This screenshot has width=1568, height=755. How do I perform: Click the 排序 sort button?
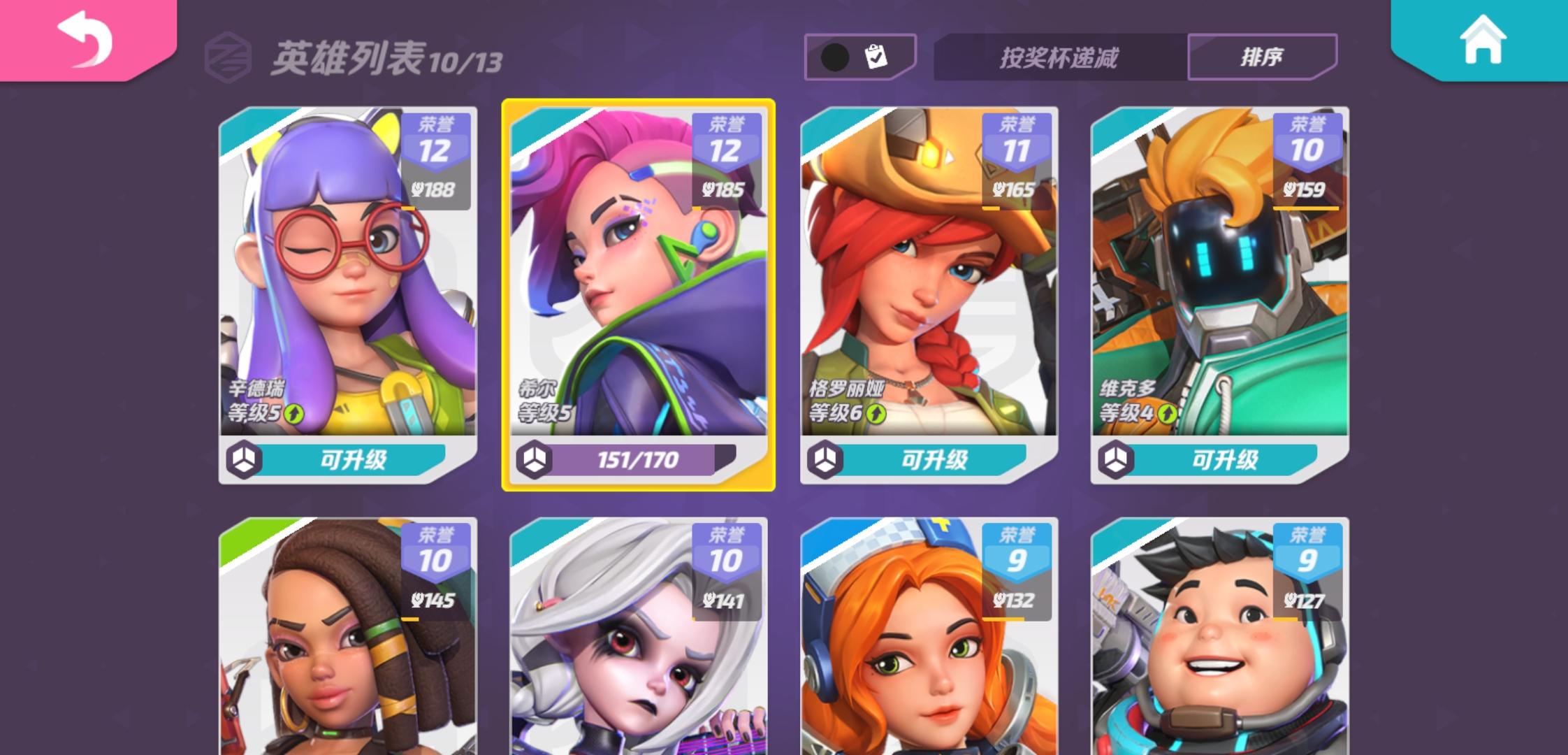[1263, 58]
